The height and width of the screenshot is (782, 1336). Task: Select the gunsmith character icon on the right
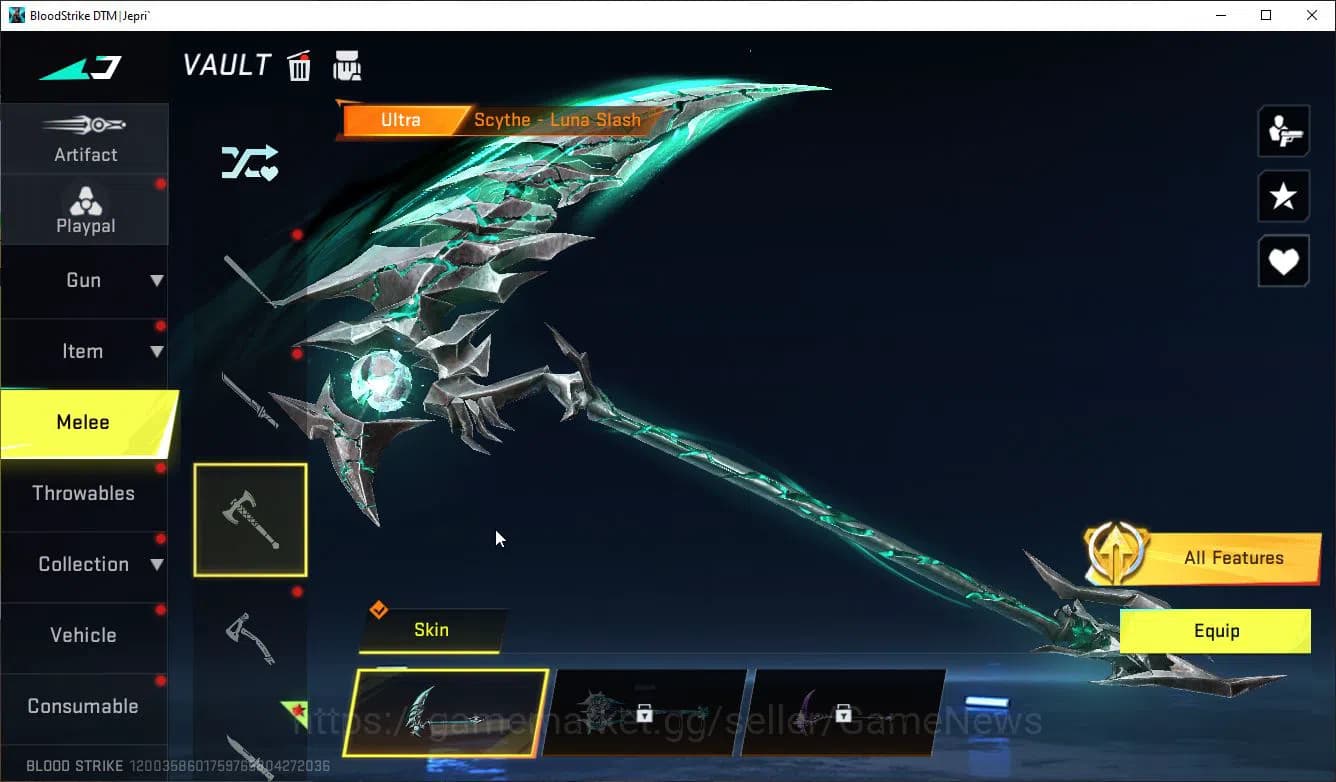1283,130
